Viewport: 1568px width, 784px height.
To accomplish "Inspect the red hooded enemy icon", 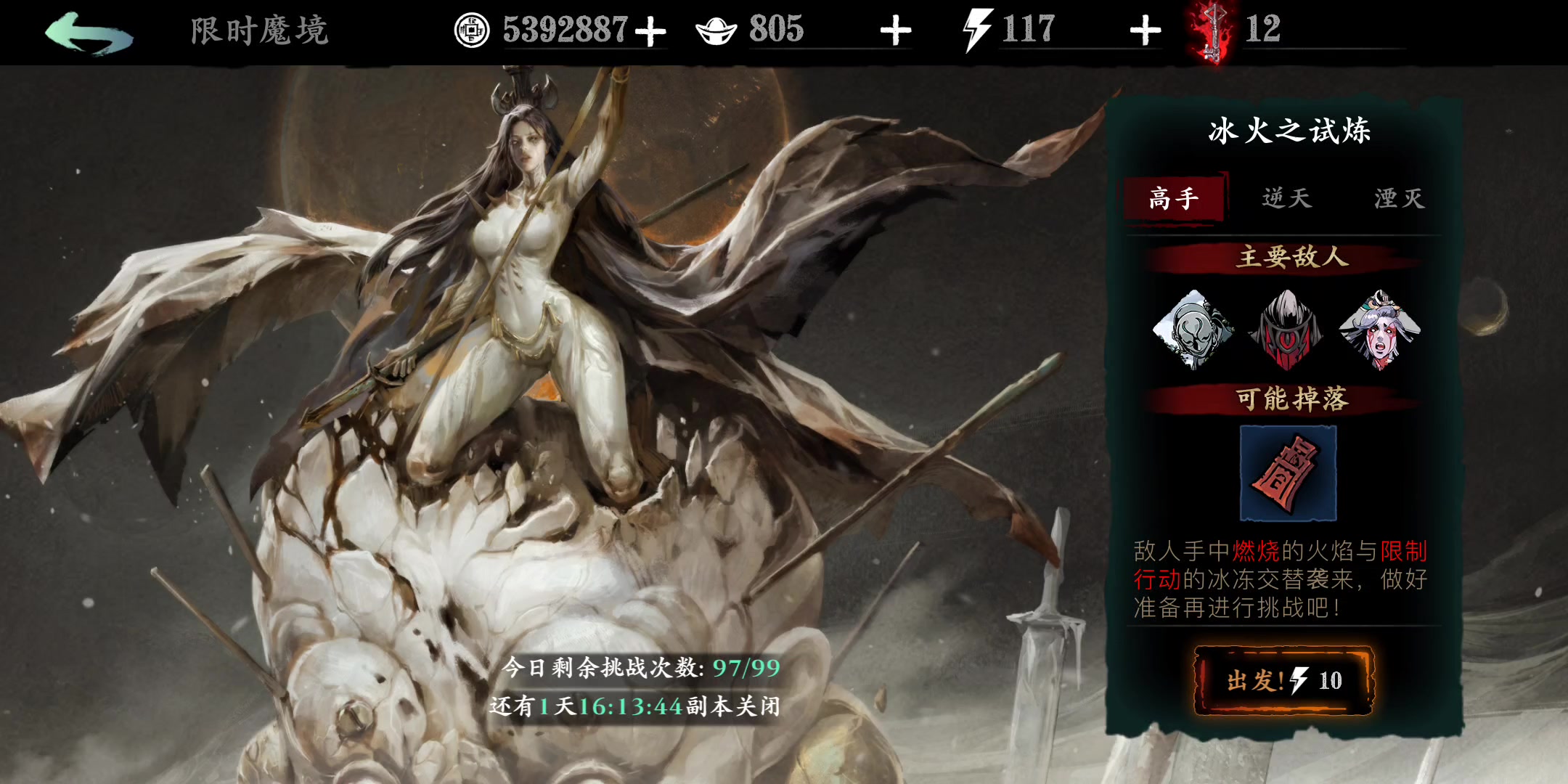I will (1286, 330).
